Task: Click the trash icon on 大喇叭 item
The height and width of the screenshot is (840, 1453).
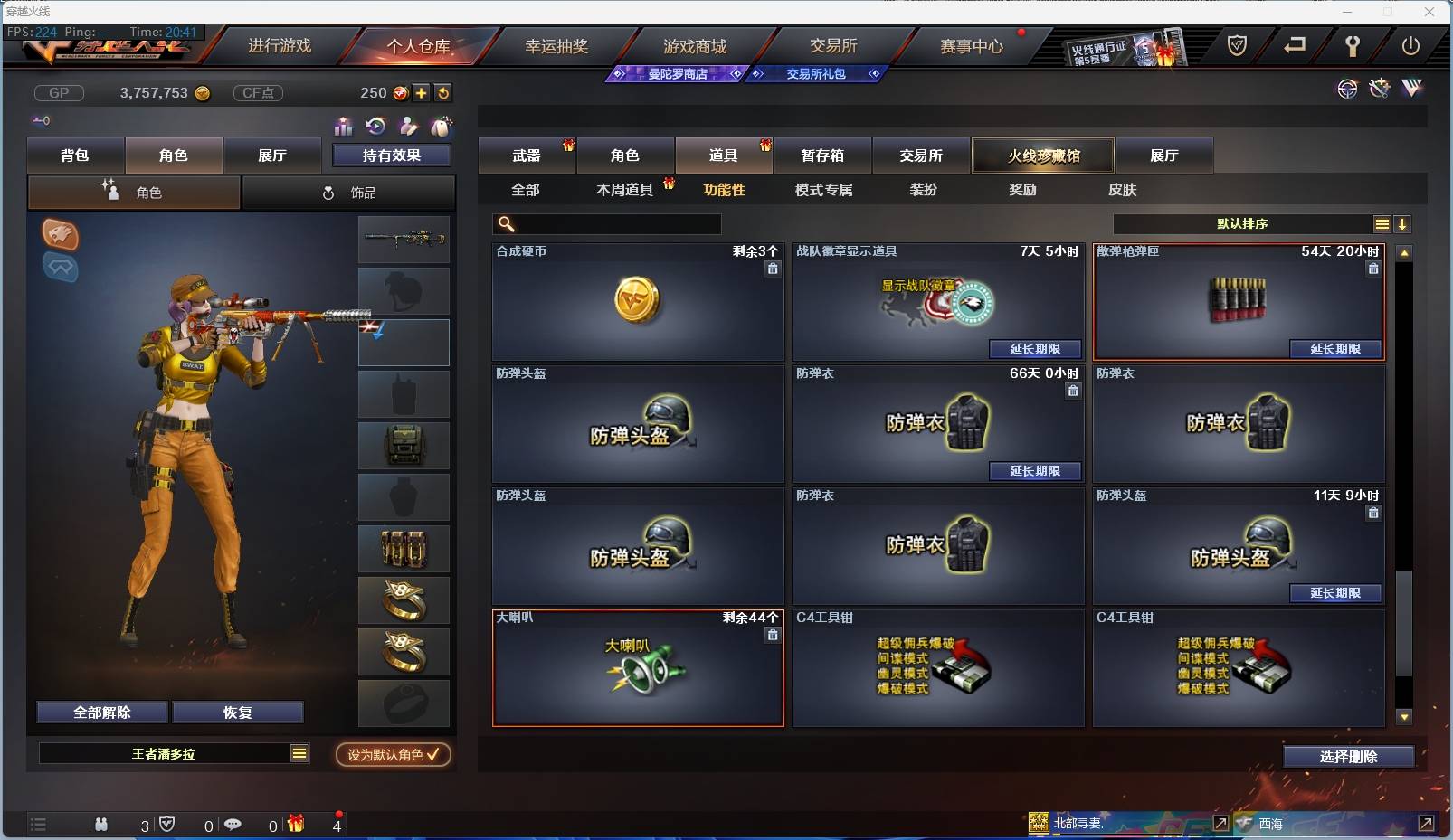Action: tap(774, 635)
